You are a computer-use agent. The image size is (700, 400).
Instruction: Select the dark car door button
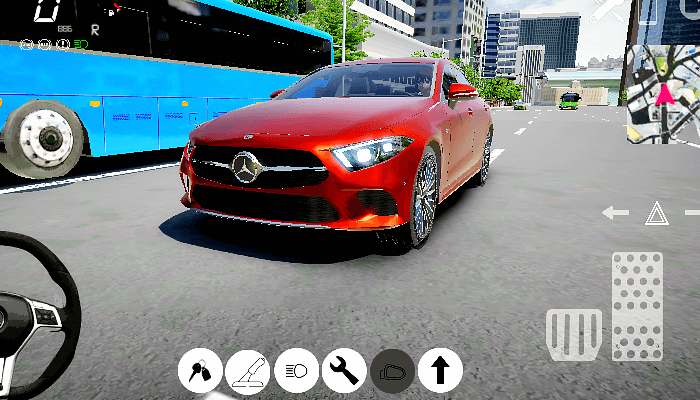pyautogui.click(x=392, y=371)
